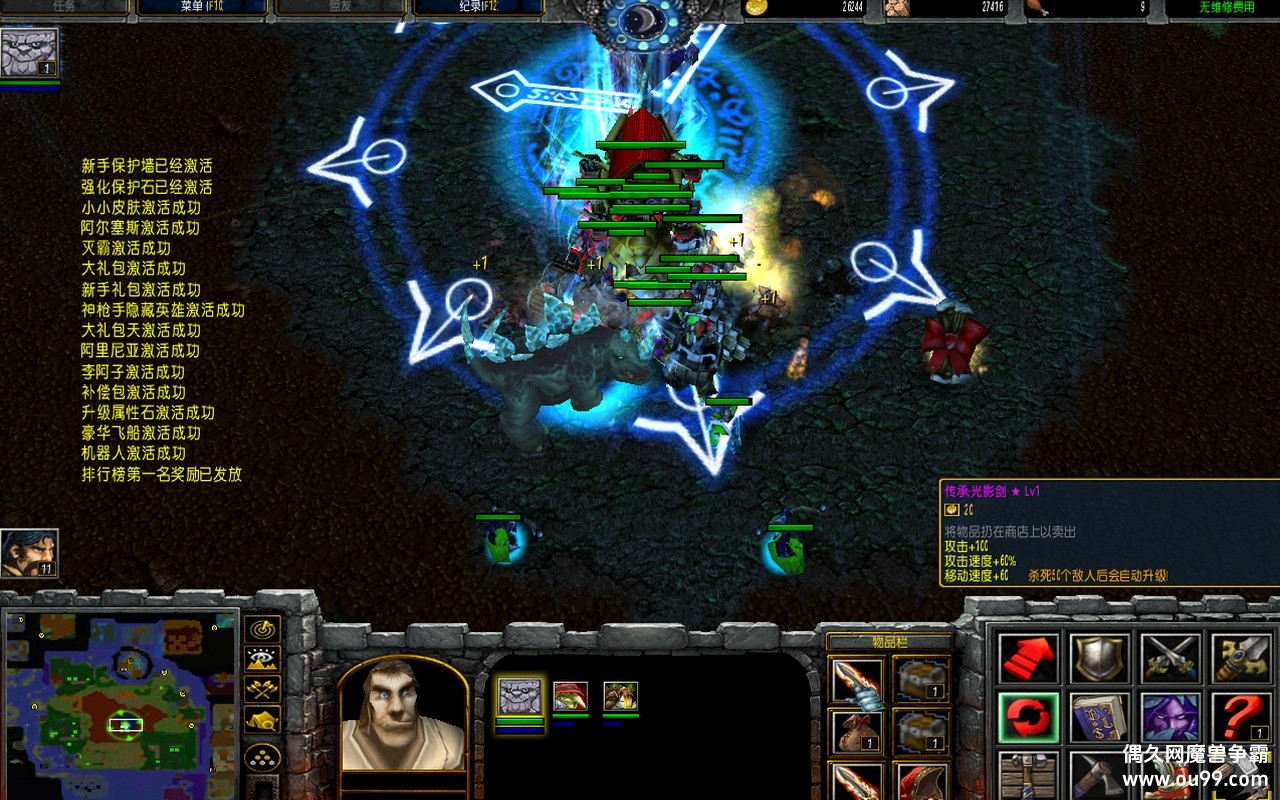The height and width of the screenshot is (800, 1280).
Task: Open the purple spellbook ability
Action: point(1100,718)
